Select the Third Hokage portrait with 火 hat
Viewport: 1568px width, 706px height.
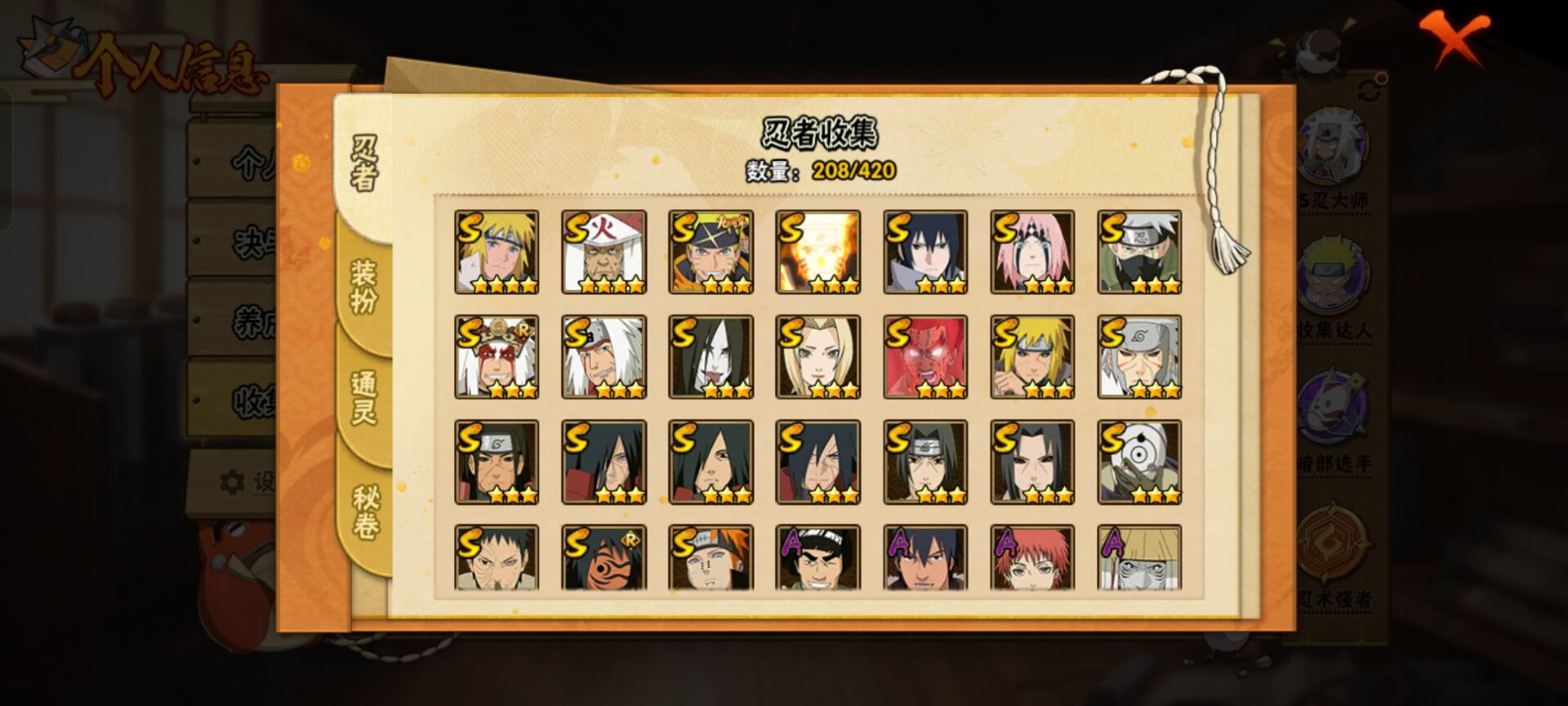pyautogui.click(x=604, y=252)
